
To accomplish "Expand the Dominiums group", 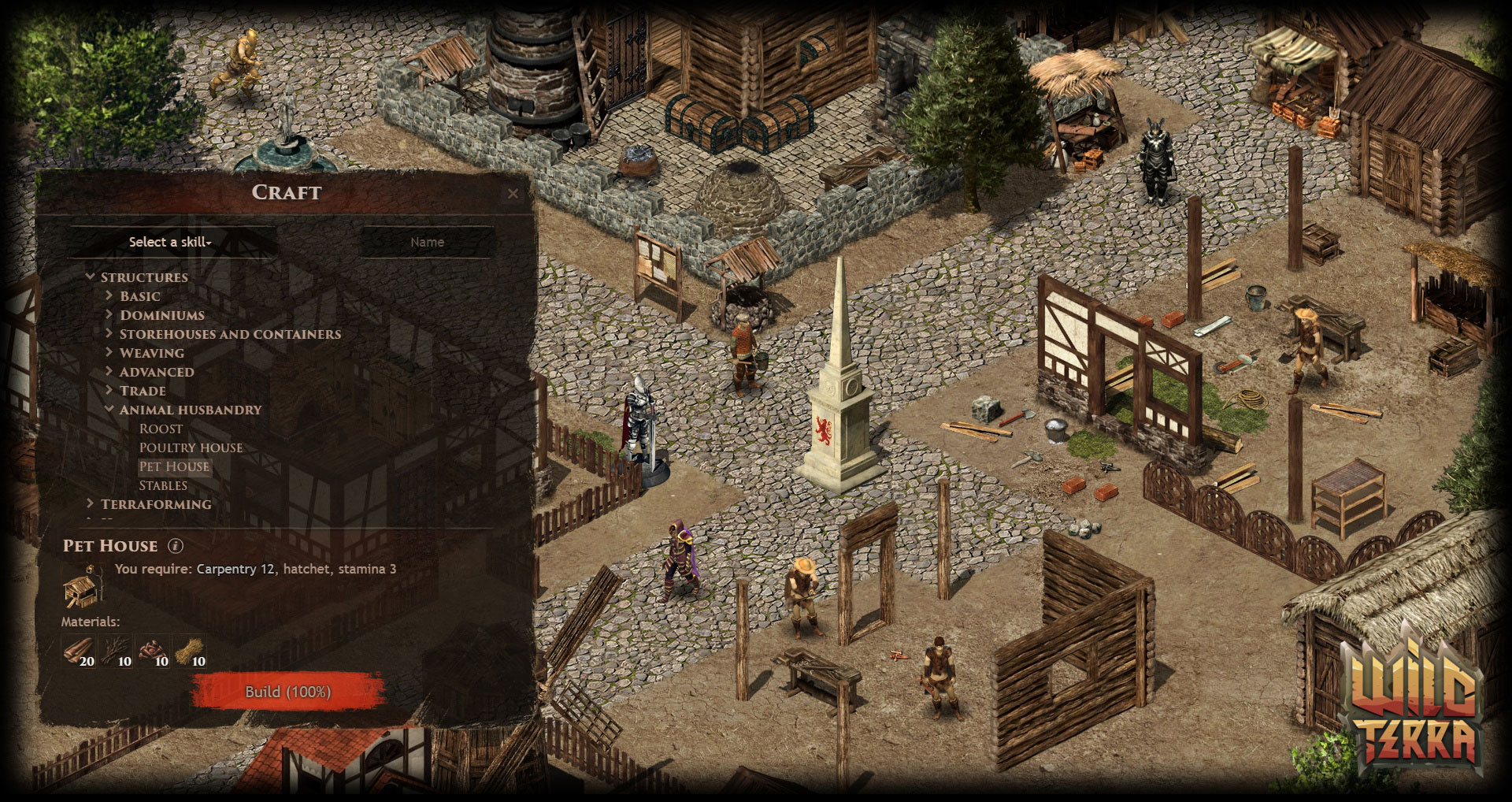I will click(x=109, y=315).
